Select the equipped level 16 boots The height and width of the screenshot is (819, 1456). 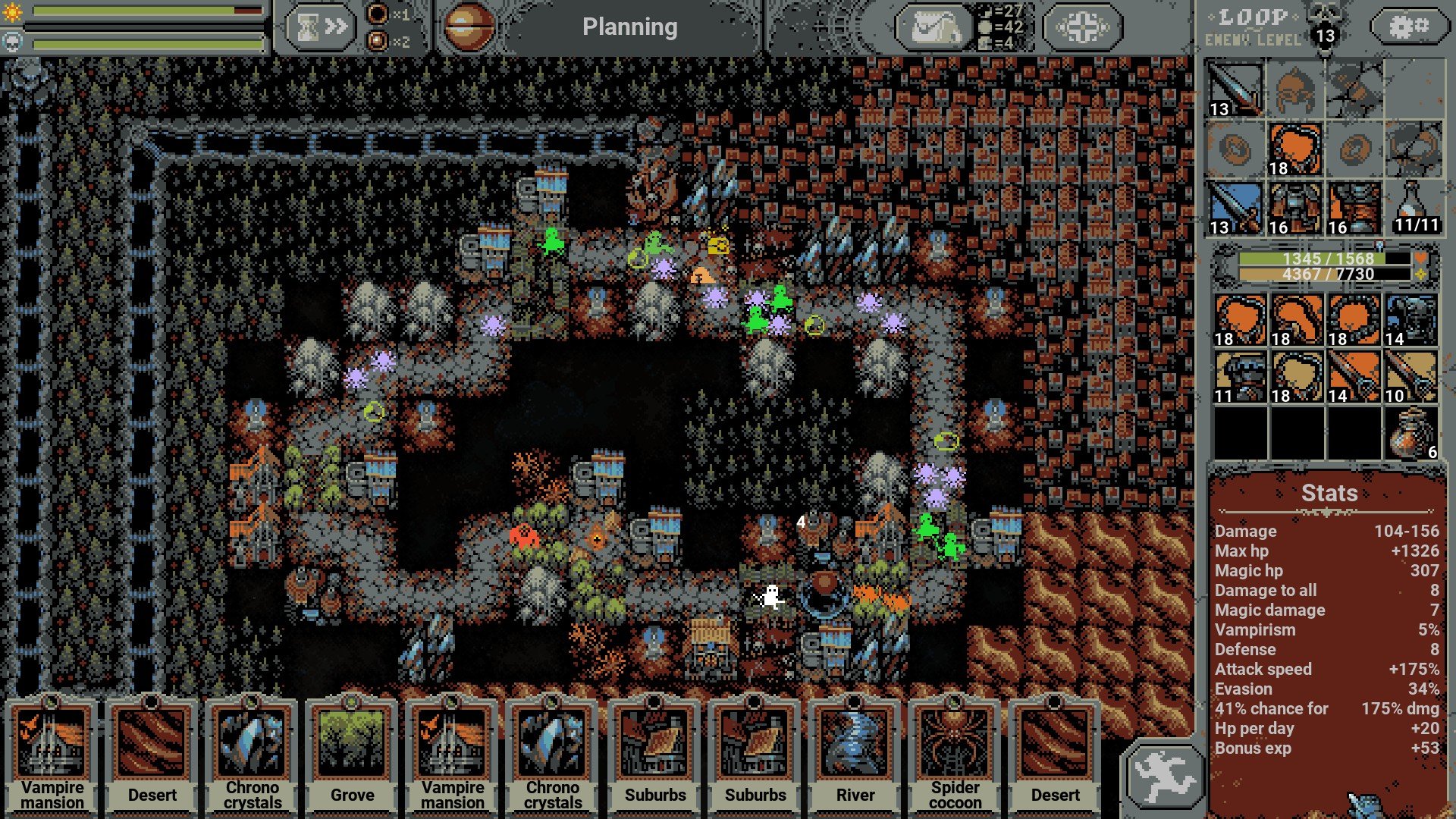pyautogui.click(x=1354, y=208)
